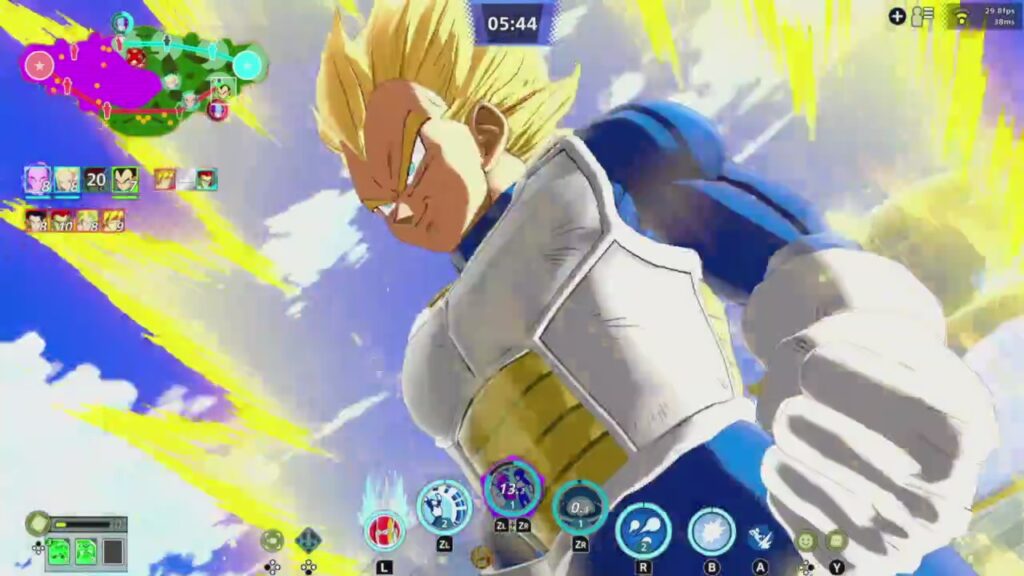1024x576 pixels.
Task: Click the green circular swirl icon
Action: click(272, 541)
